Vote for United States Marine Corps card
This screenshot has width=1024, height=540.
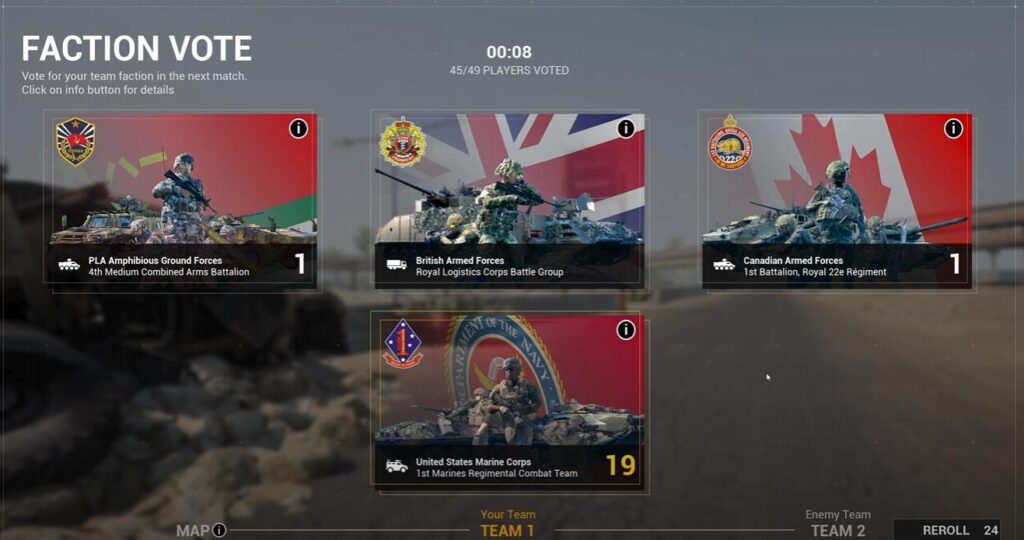[508, 400]
